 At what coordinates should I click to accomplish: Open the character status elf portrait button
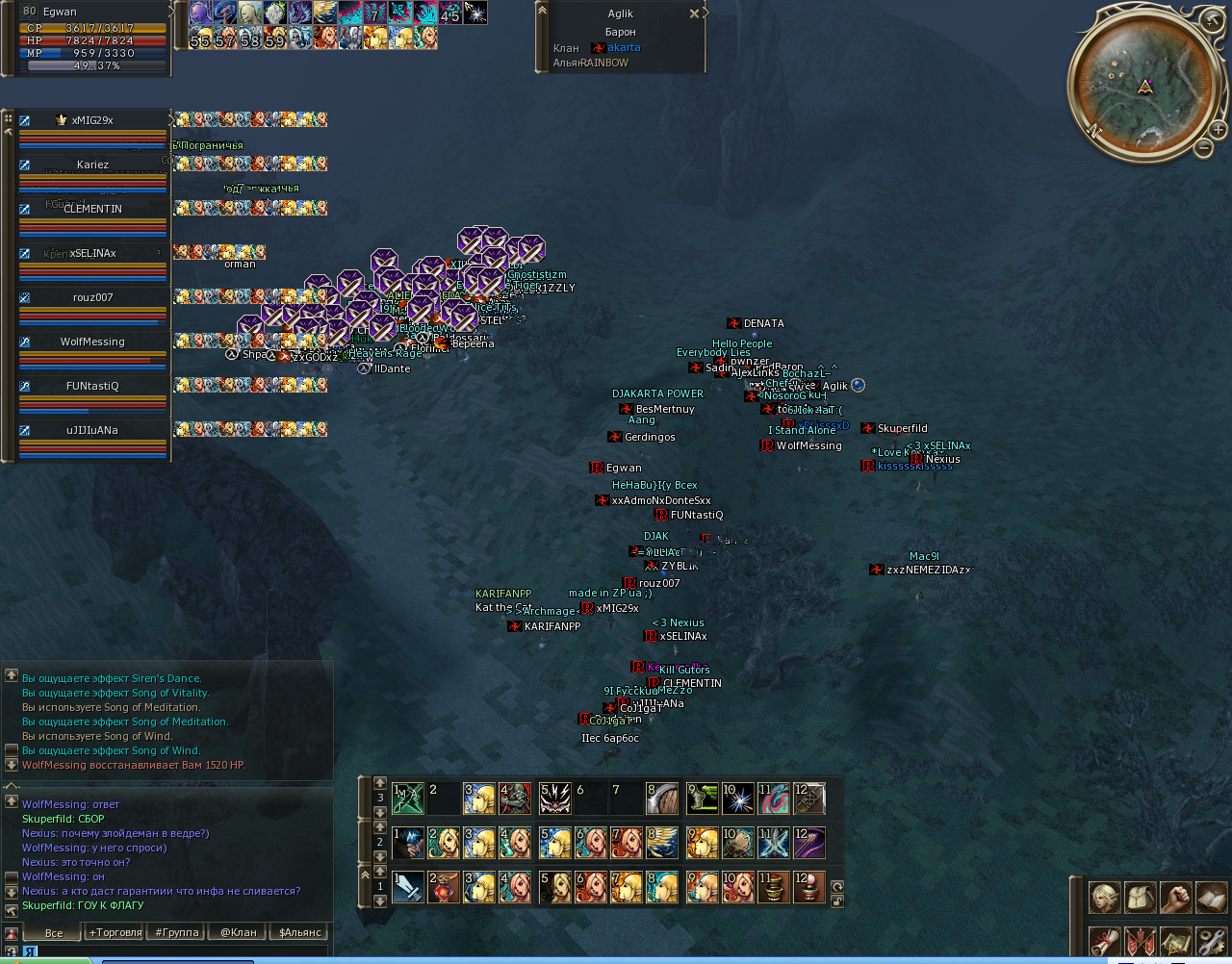point(1104,898)
